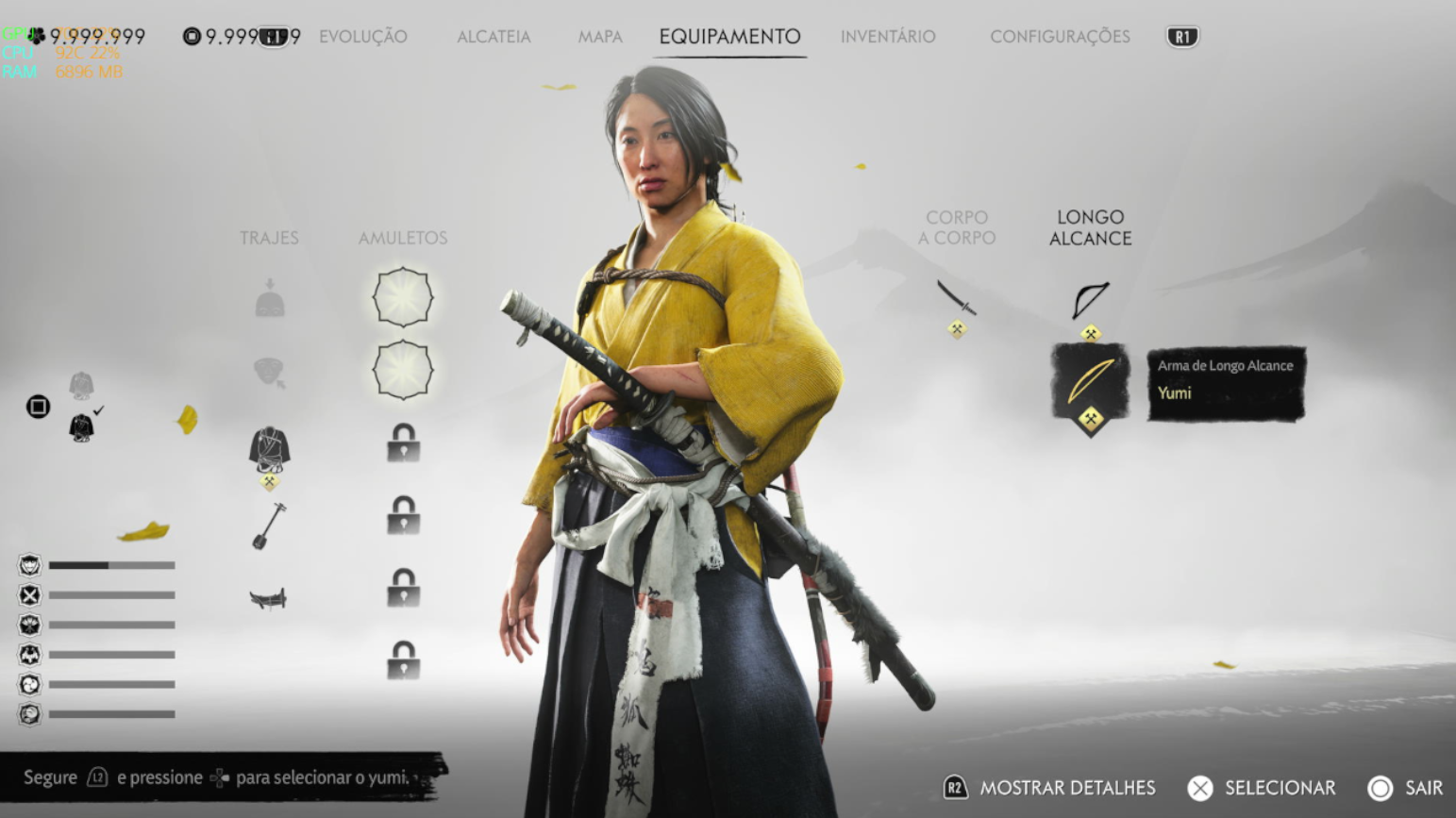
Task: Choose the black bow ranged slot
Action: click(1090, 300)
